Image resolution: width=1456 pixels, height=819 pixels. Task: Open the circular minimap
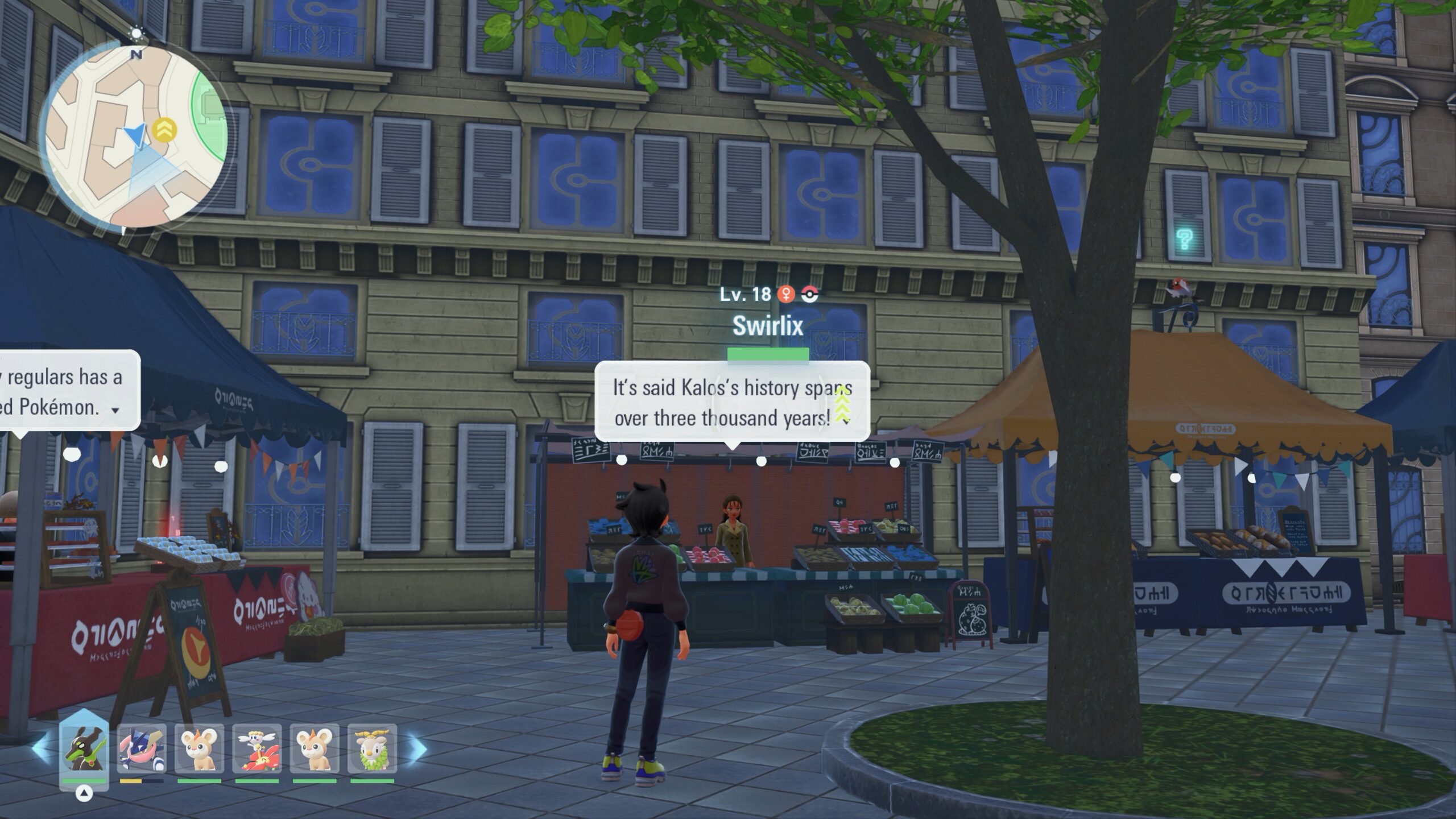[x=135, y=136]
